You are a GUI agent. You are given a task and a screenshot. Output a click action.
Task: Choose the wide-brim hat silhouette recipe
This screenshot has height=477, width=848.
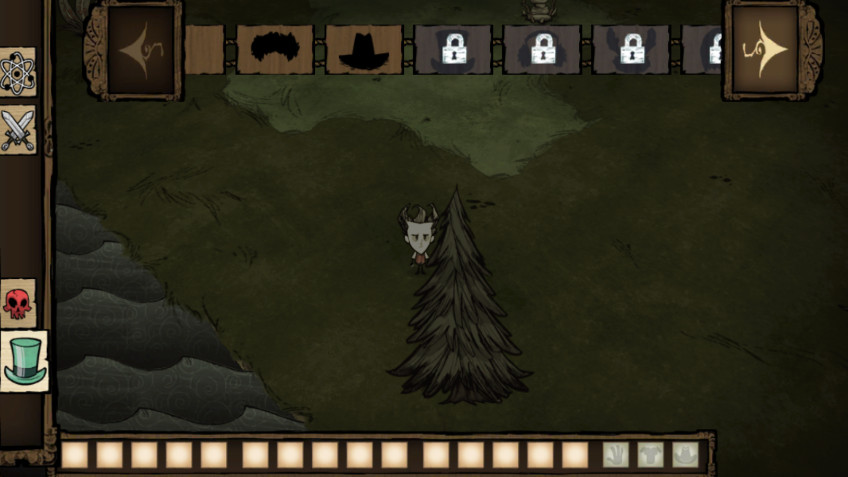pyautogui.click(x=363, y=49)
